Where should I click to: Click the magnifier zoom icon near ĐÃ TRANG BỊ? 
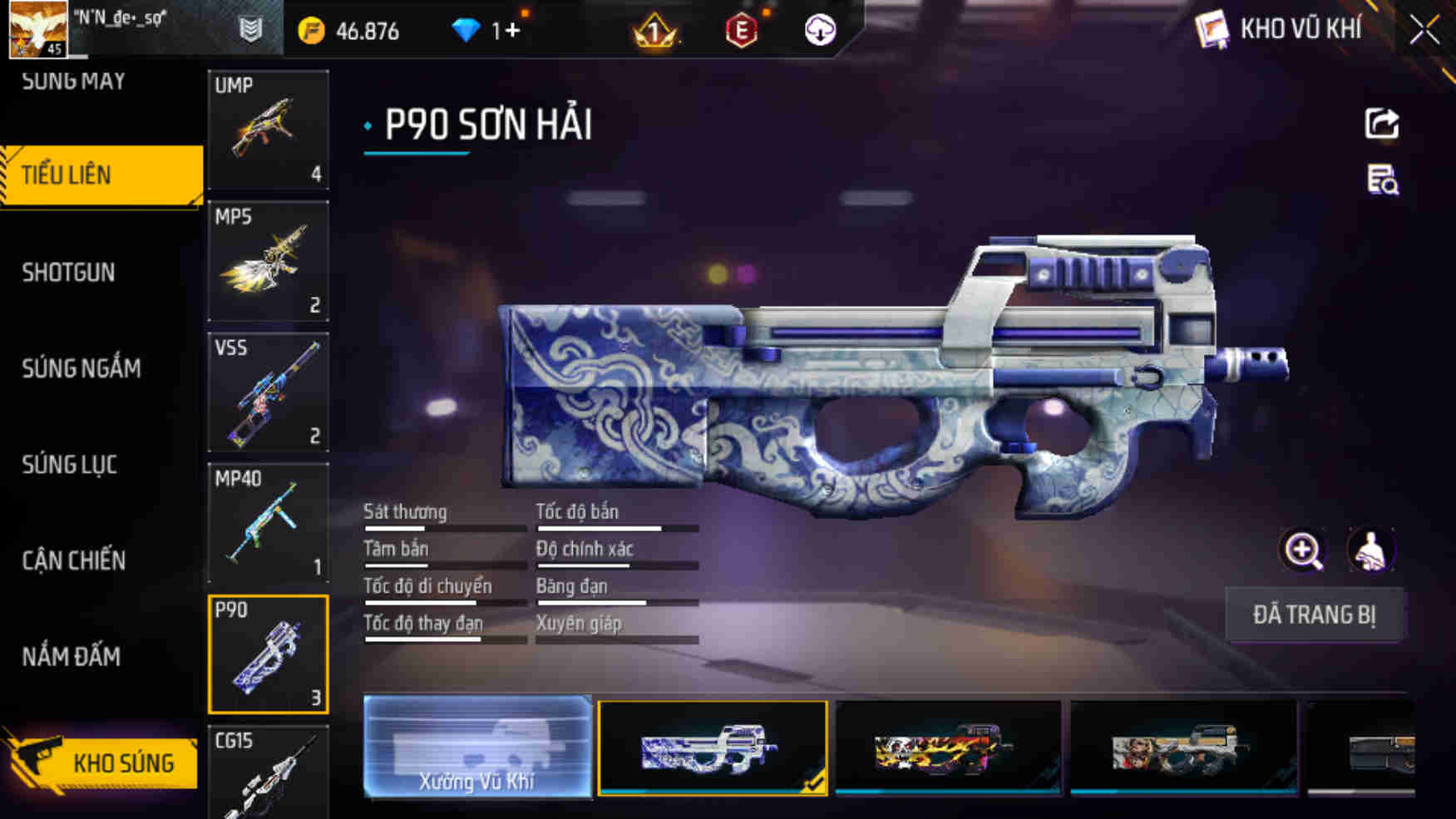[x=1303, y=549]
